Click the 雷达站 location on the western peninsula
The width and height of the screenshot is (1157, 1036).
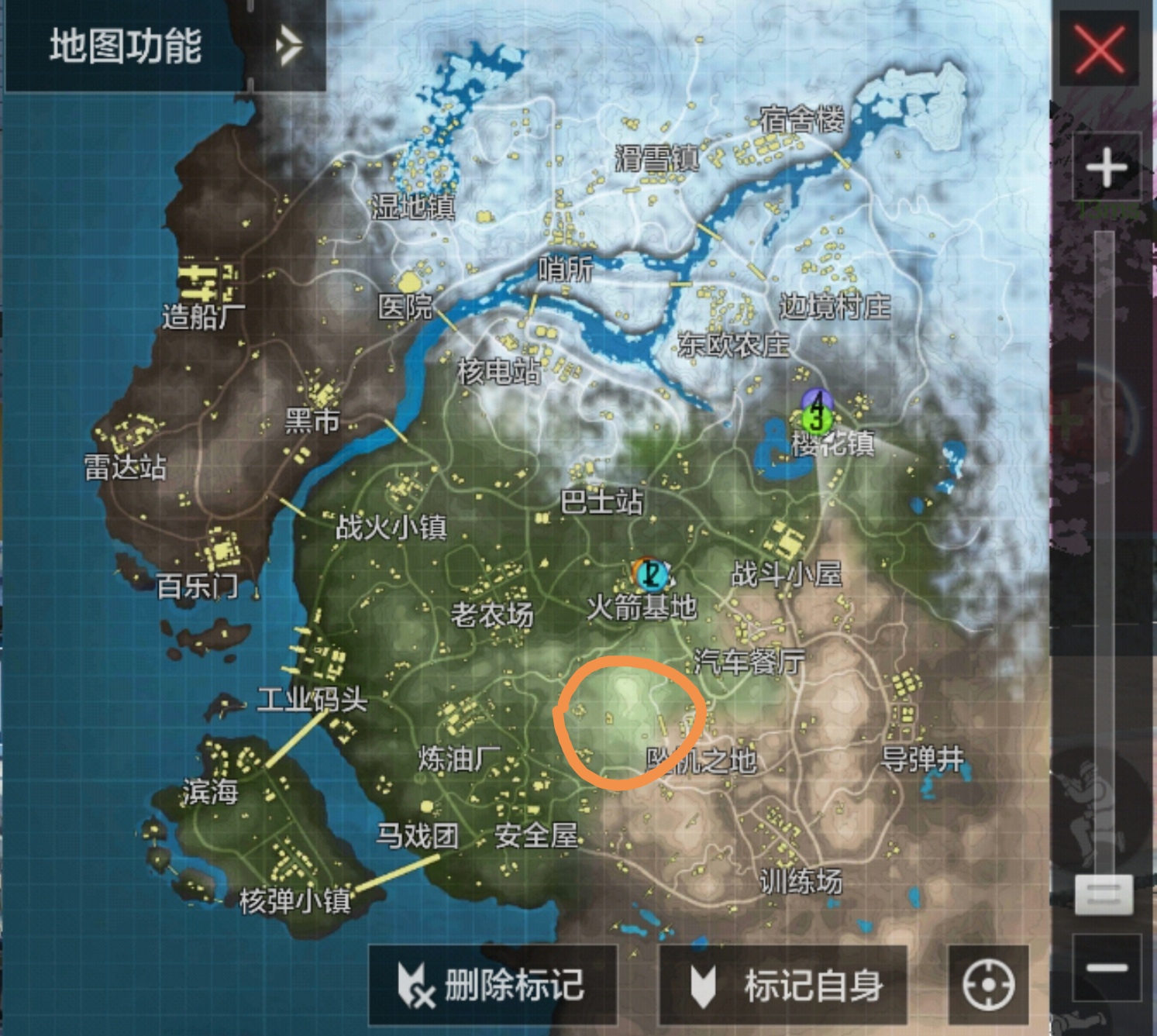(x=124, y=466)
